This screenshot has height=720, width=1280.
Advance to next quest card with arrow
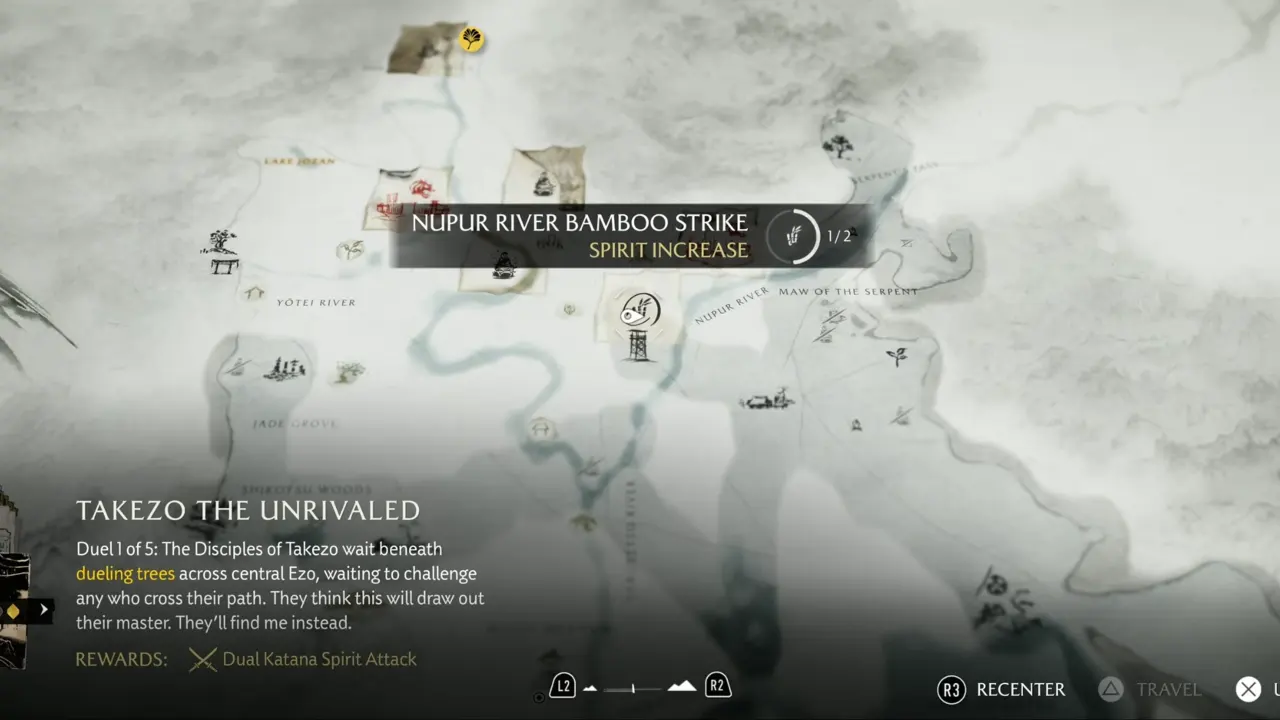click(43, 609)
